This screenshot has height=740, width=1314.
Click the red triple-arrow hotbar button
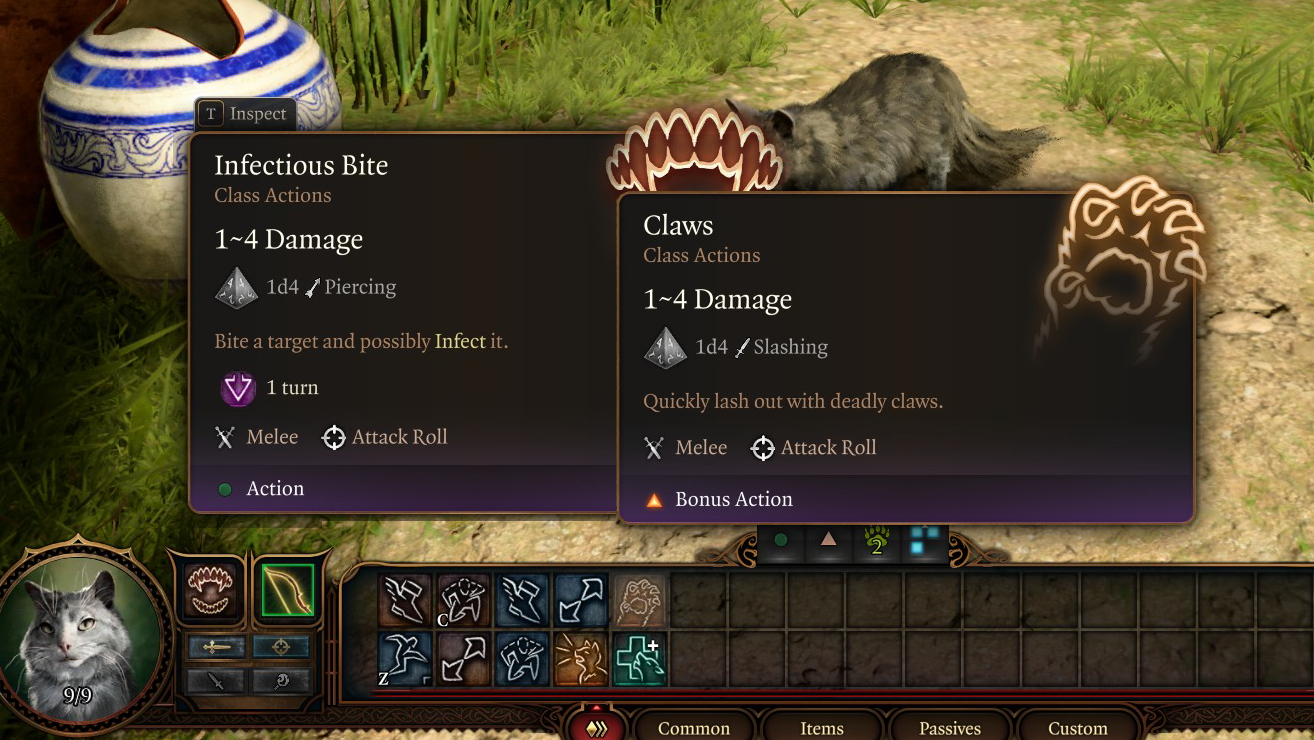tap(597, 727)
